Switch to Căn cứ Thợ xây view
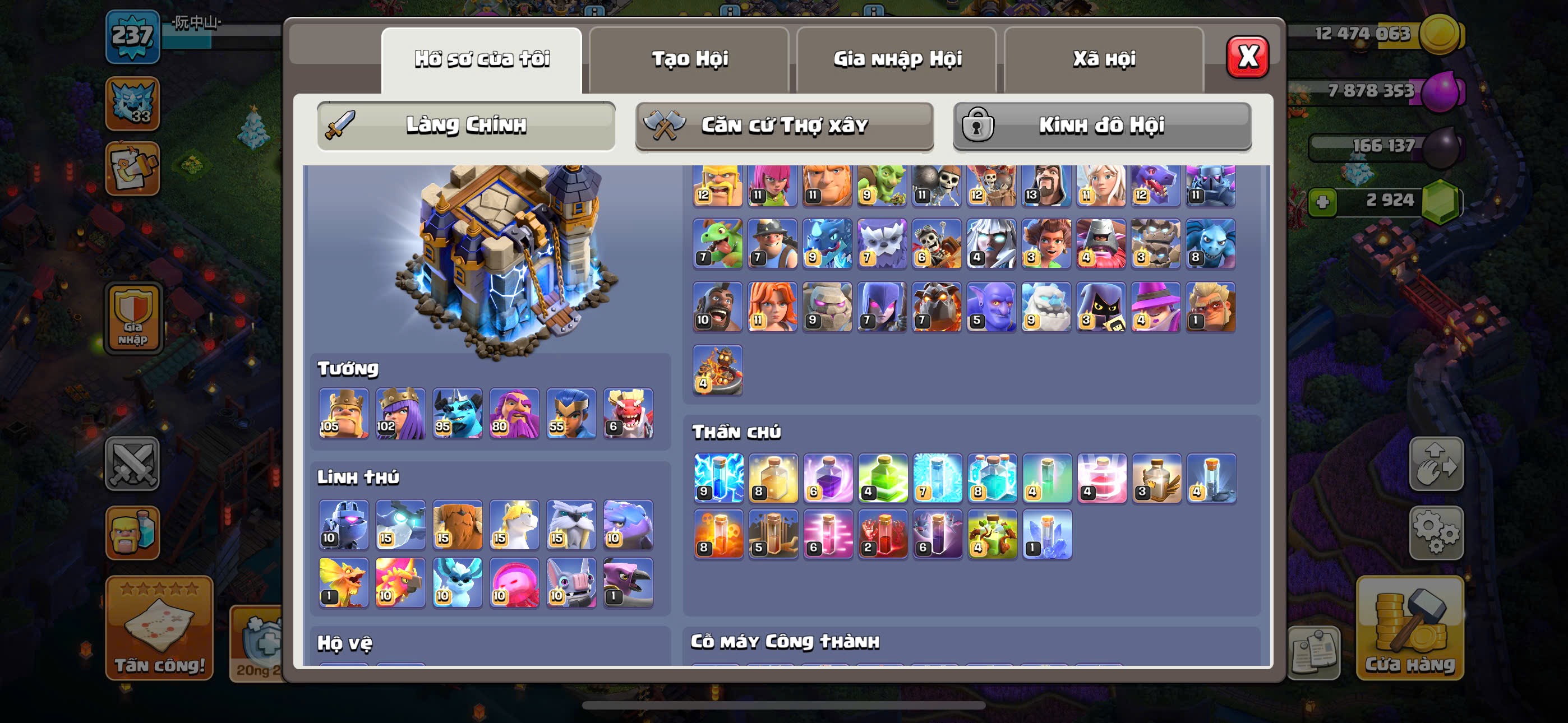The image size is (1568, 723). [x=784, y=126]
